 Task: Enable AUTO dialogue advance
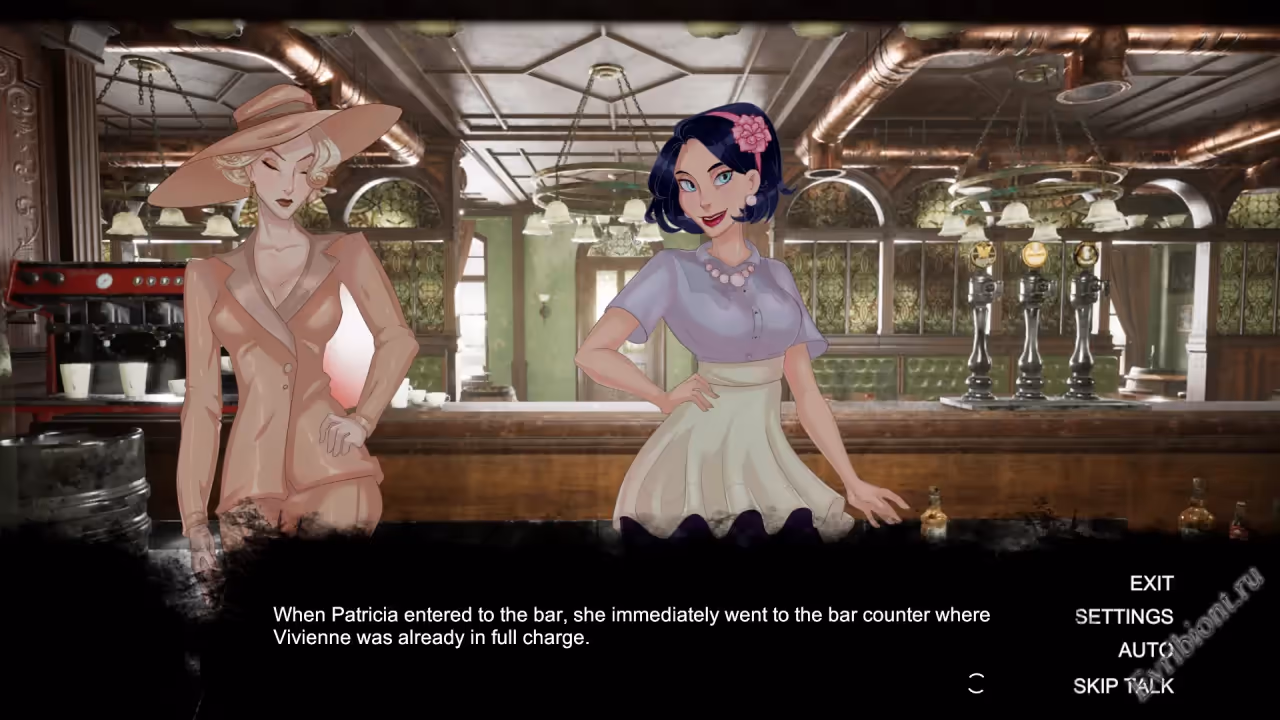tap(1145, 650)
